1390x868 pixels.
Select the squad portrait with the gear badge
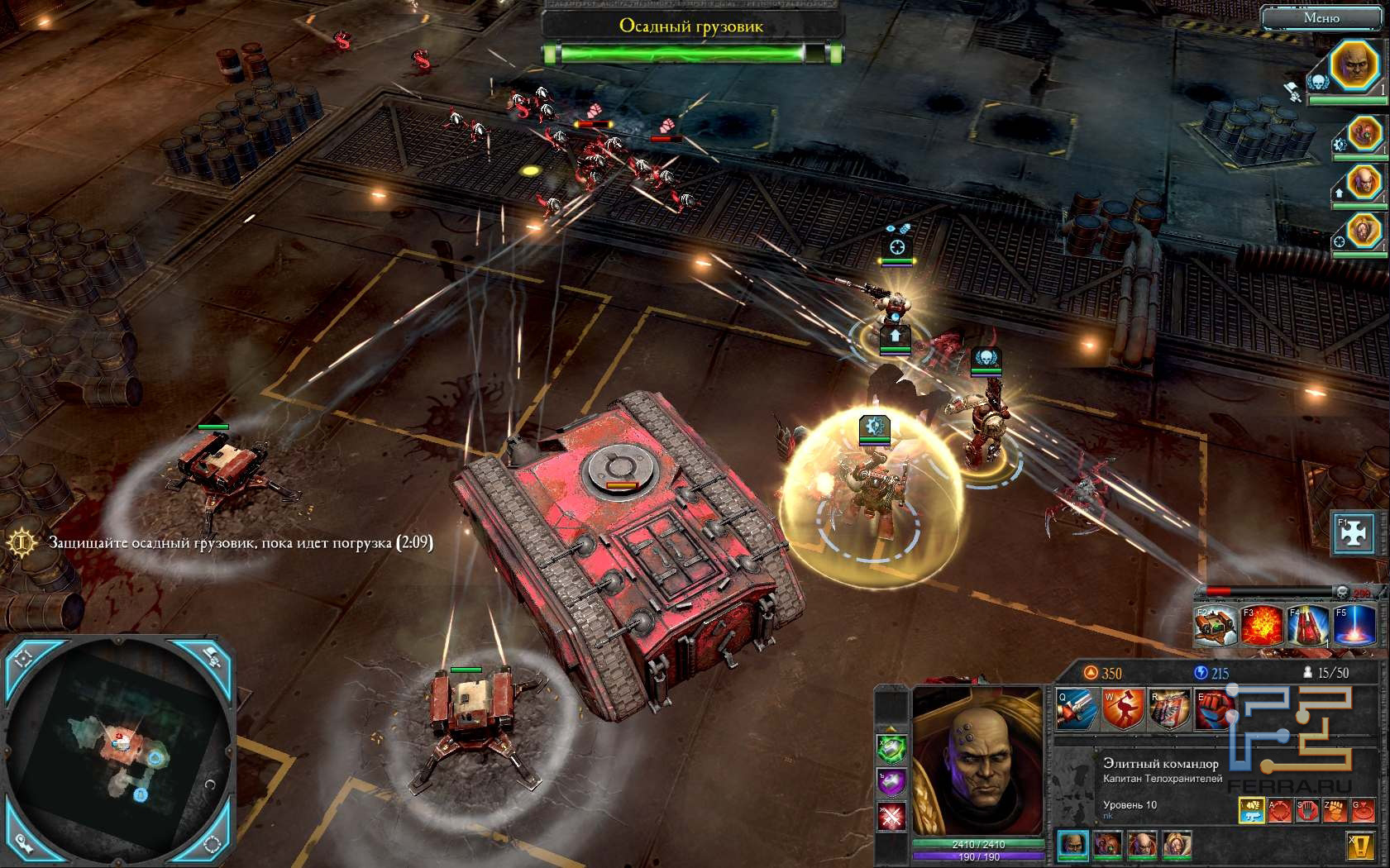point(1364,134)
